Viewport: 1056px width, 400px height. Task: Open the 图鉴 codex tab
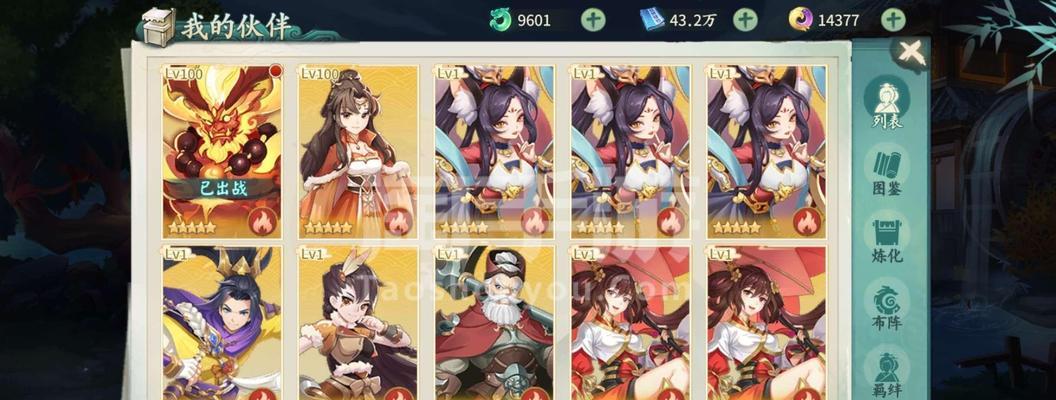point(887,174)
